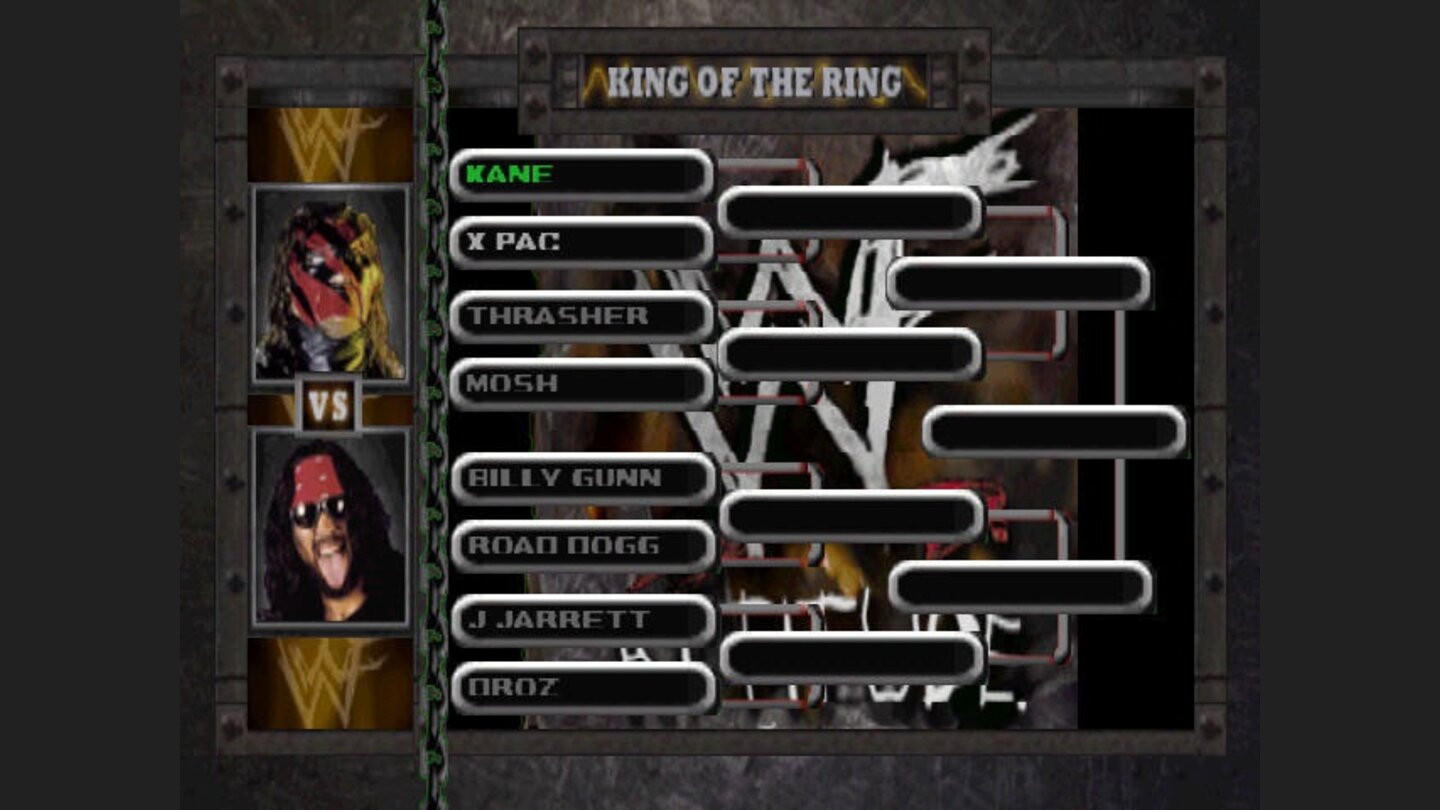The image size is (1440, 810).
Task: Click the WWF logo above Kane's portrait
Action: point(330,140)
